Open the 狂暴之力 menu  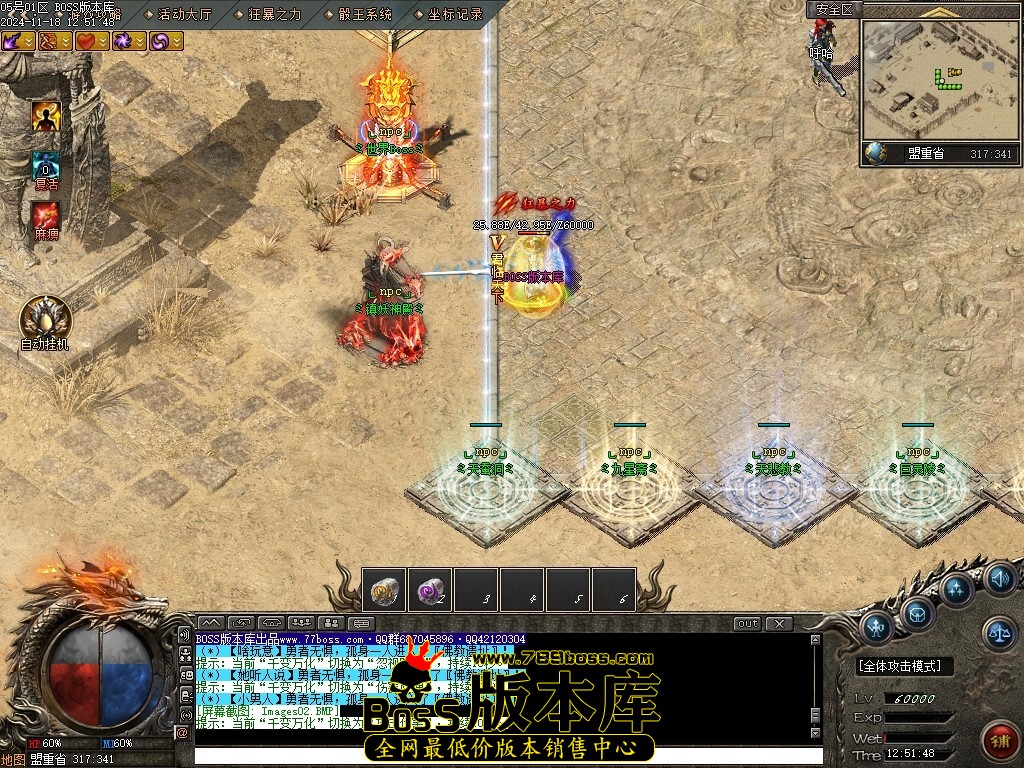[274, 14]
